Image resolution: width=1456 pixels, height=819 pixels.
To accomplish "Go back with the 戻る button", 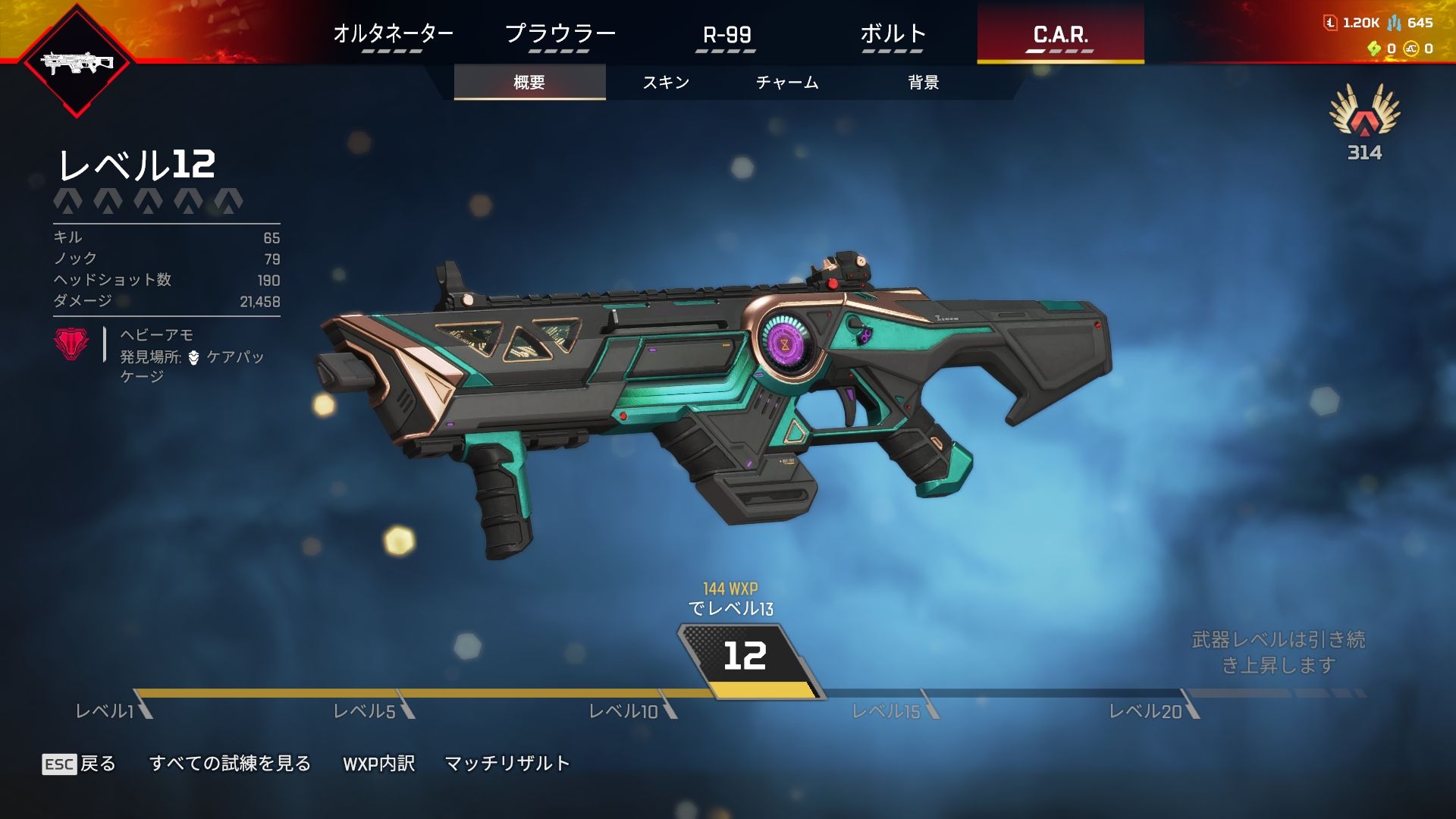I will 79,764.
